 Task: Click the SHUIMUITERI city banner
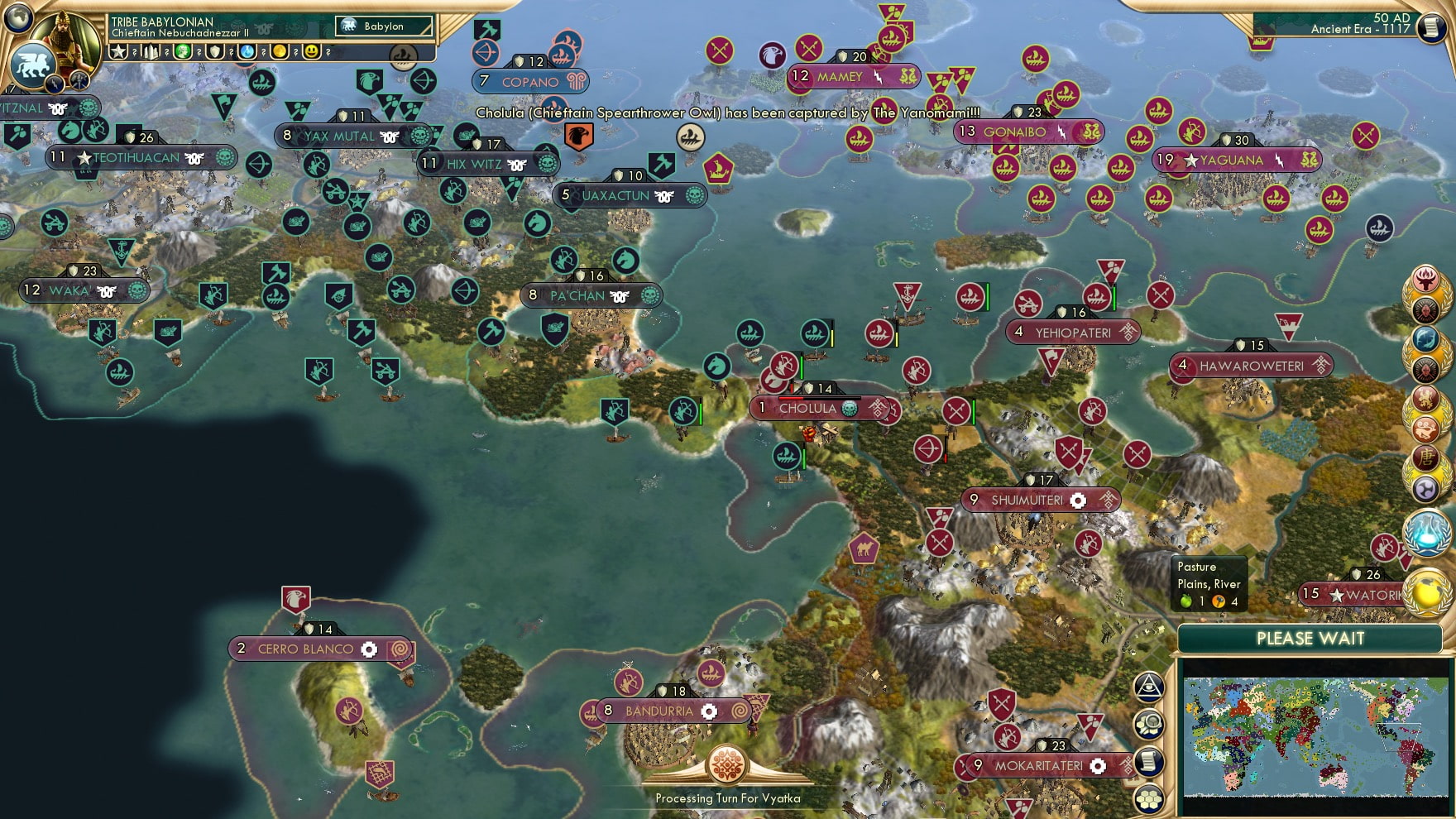tap(1041, 500)
